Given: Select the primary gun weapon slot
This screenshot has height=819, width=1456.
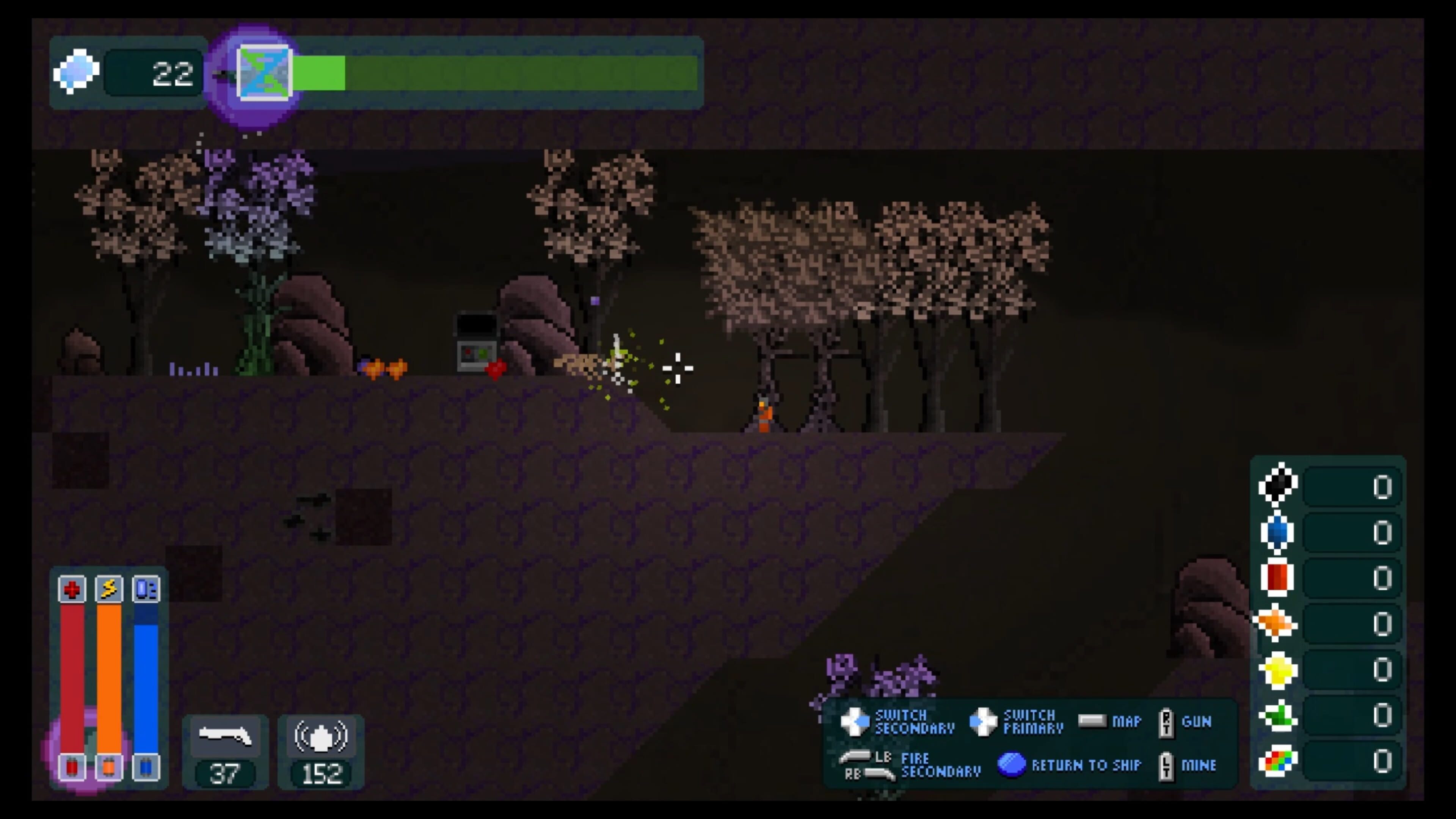Looking at the screenshot, I should pos(225,736).
